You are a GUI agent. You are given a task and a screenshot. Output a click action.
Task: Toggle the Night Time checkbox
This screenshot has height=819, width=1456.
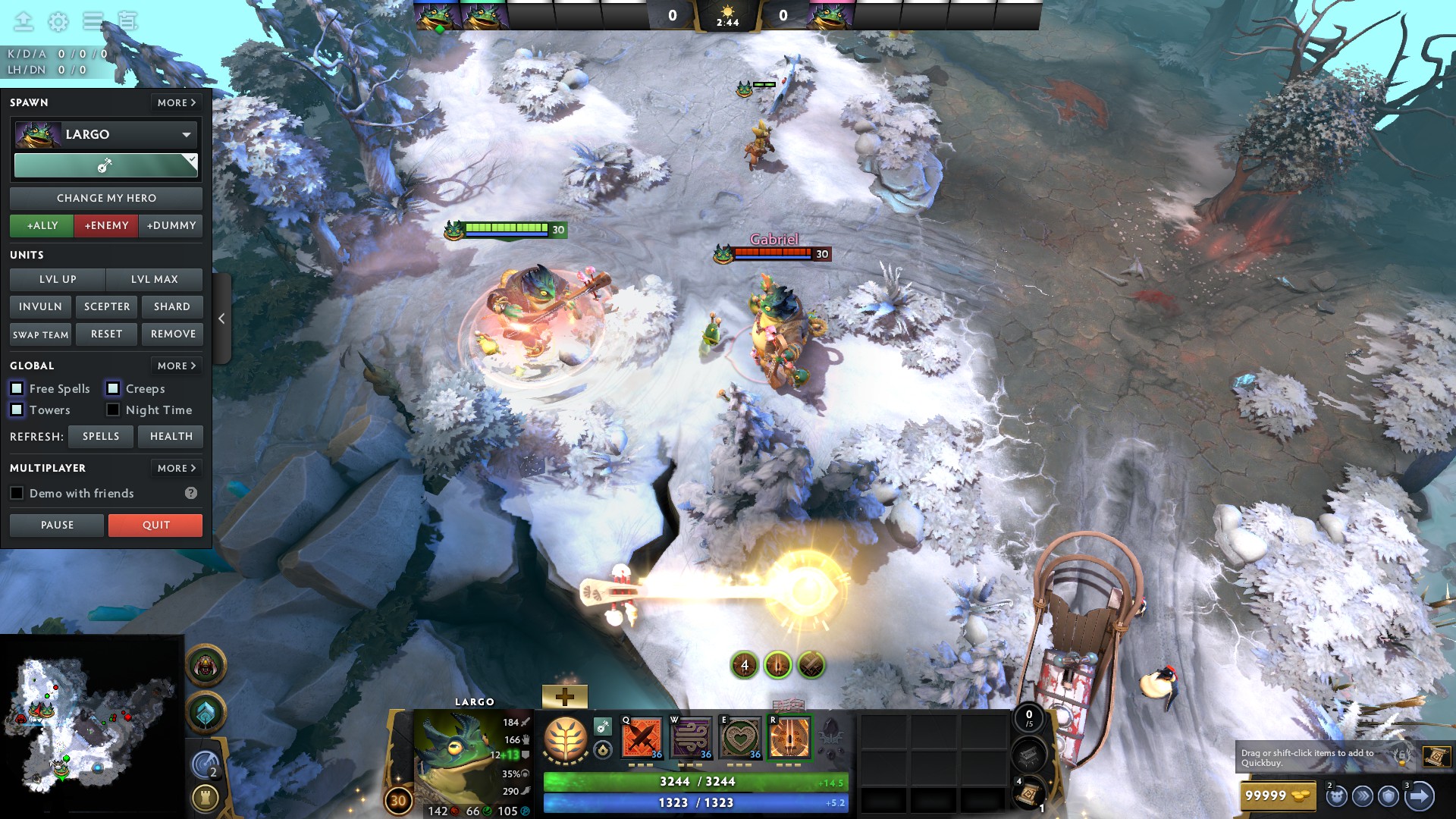click(x=113, y=409)
